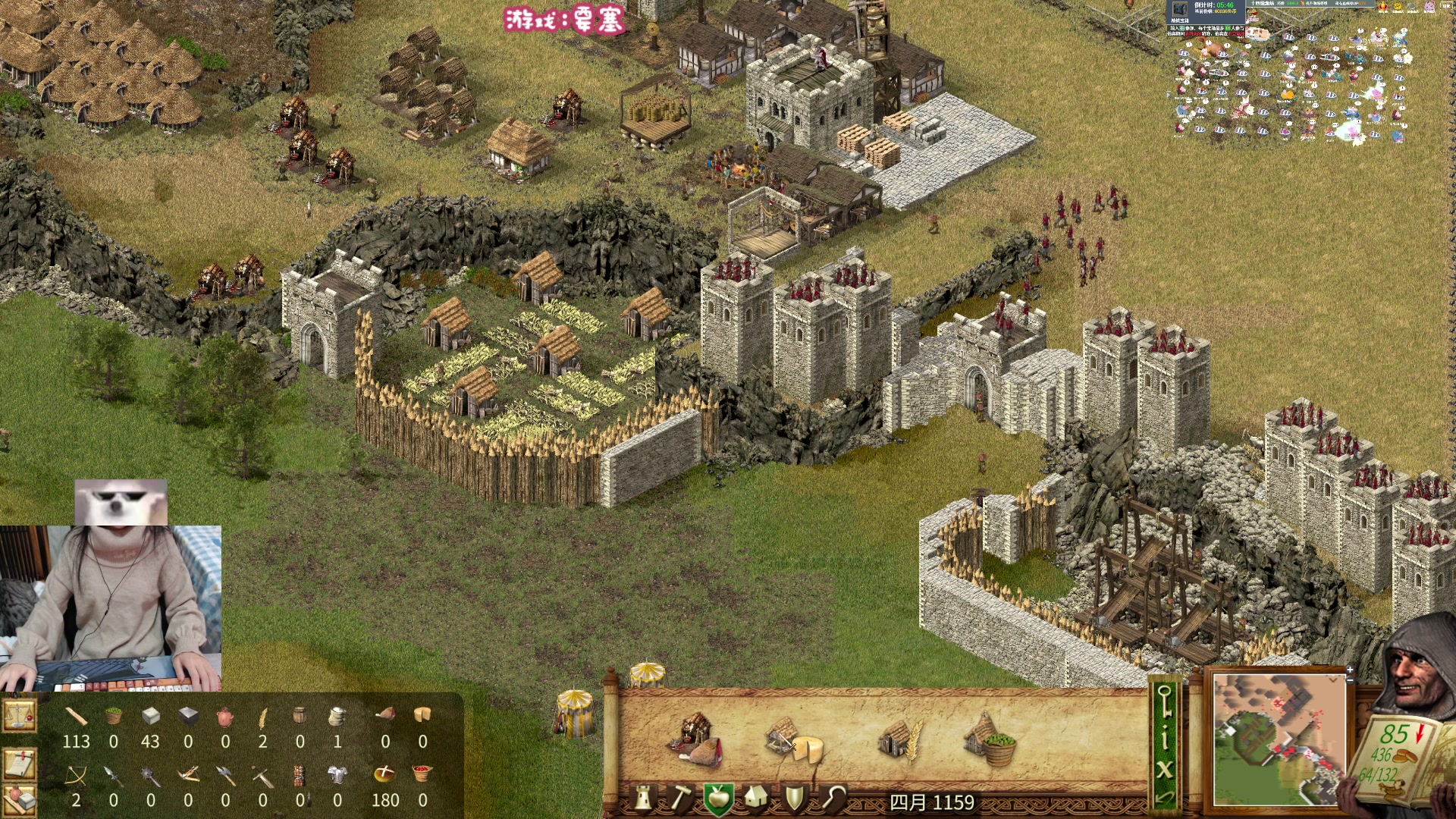The height and width of the screenshot is (819, 1456).
Task: Open the house town buildings category
Action: 756,798
